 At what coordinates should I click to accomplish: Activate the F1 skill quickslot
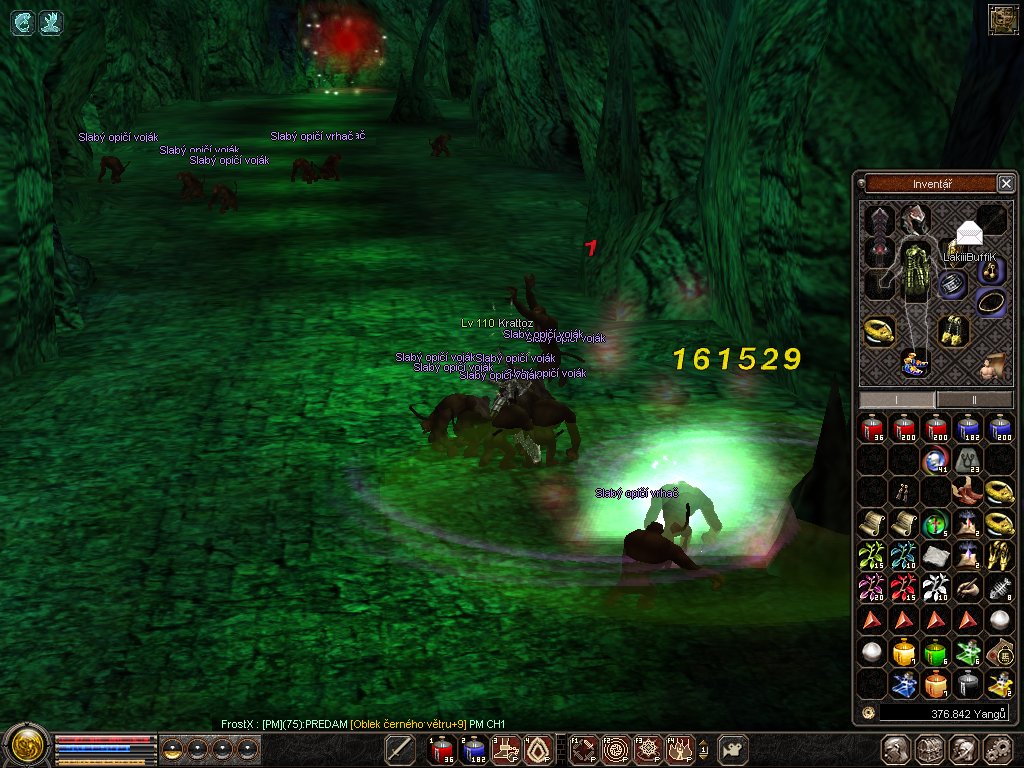click(584, 748)
